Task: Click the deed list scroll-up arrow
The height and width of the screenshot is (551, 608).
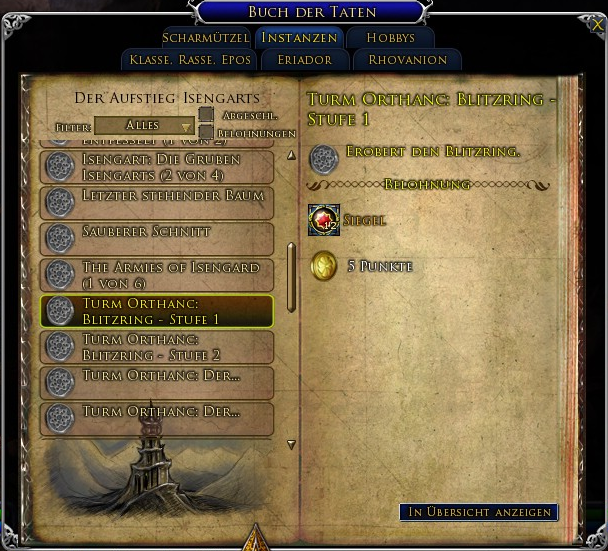Action: [x=292, y=155]
